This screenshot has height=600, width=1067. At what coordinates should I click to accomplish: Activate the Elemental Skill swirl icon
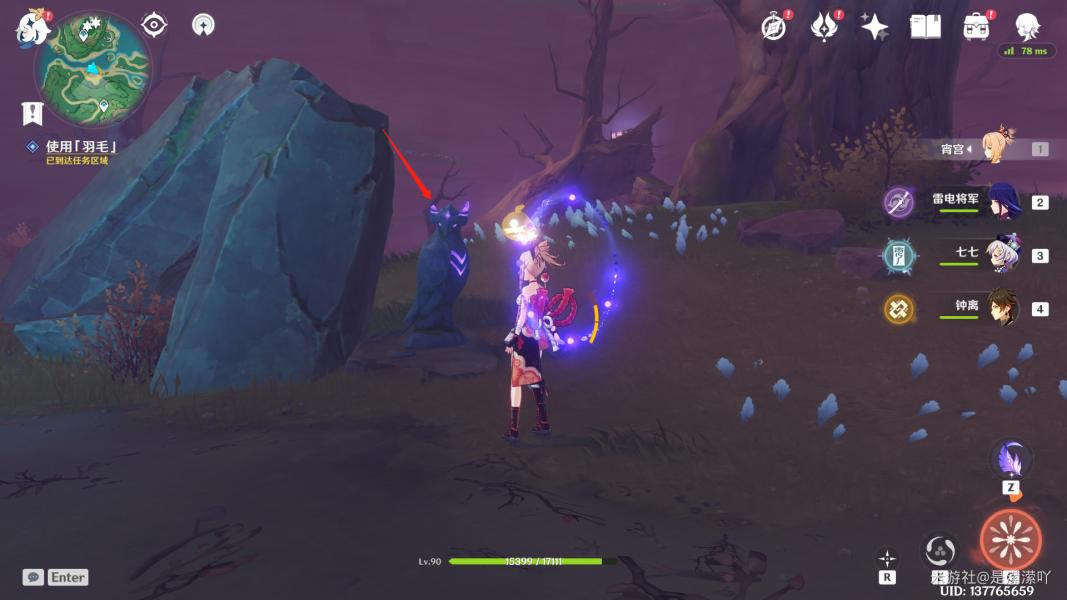pyautogui.click(x=939, y=549)
